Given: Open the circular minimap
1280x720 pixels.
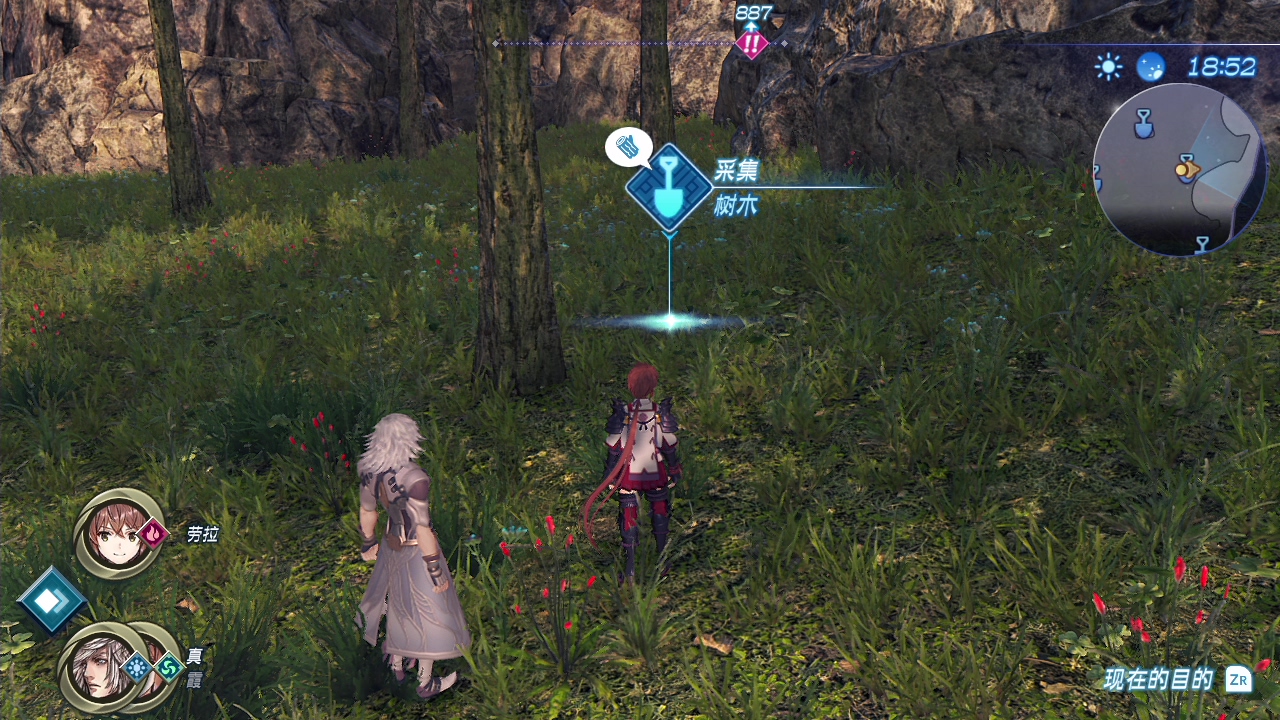Looking at the screenshot, I should (1180, 170).
